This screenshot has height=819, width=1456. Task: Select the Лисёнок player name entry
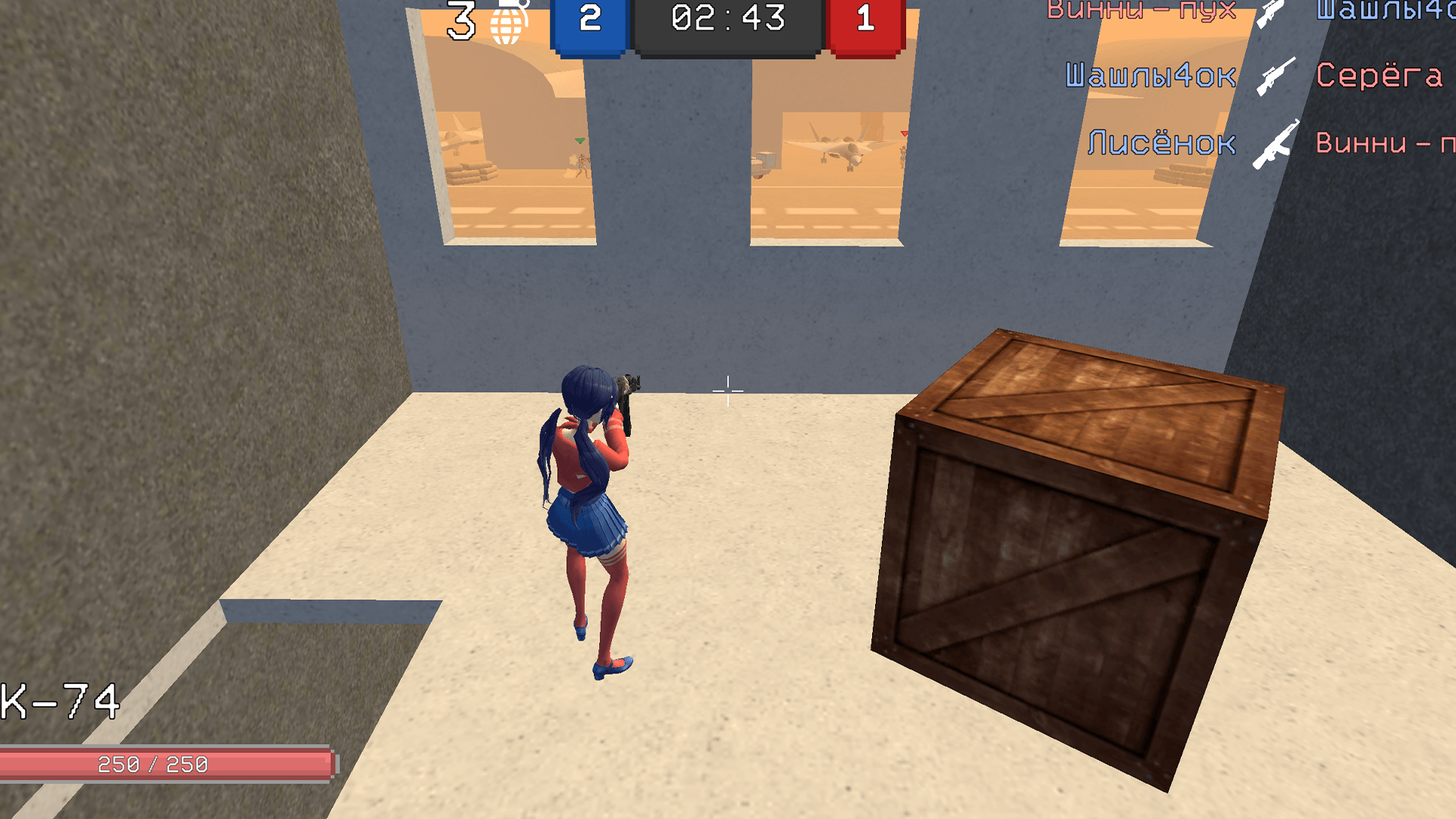click(1163, 142)
